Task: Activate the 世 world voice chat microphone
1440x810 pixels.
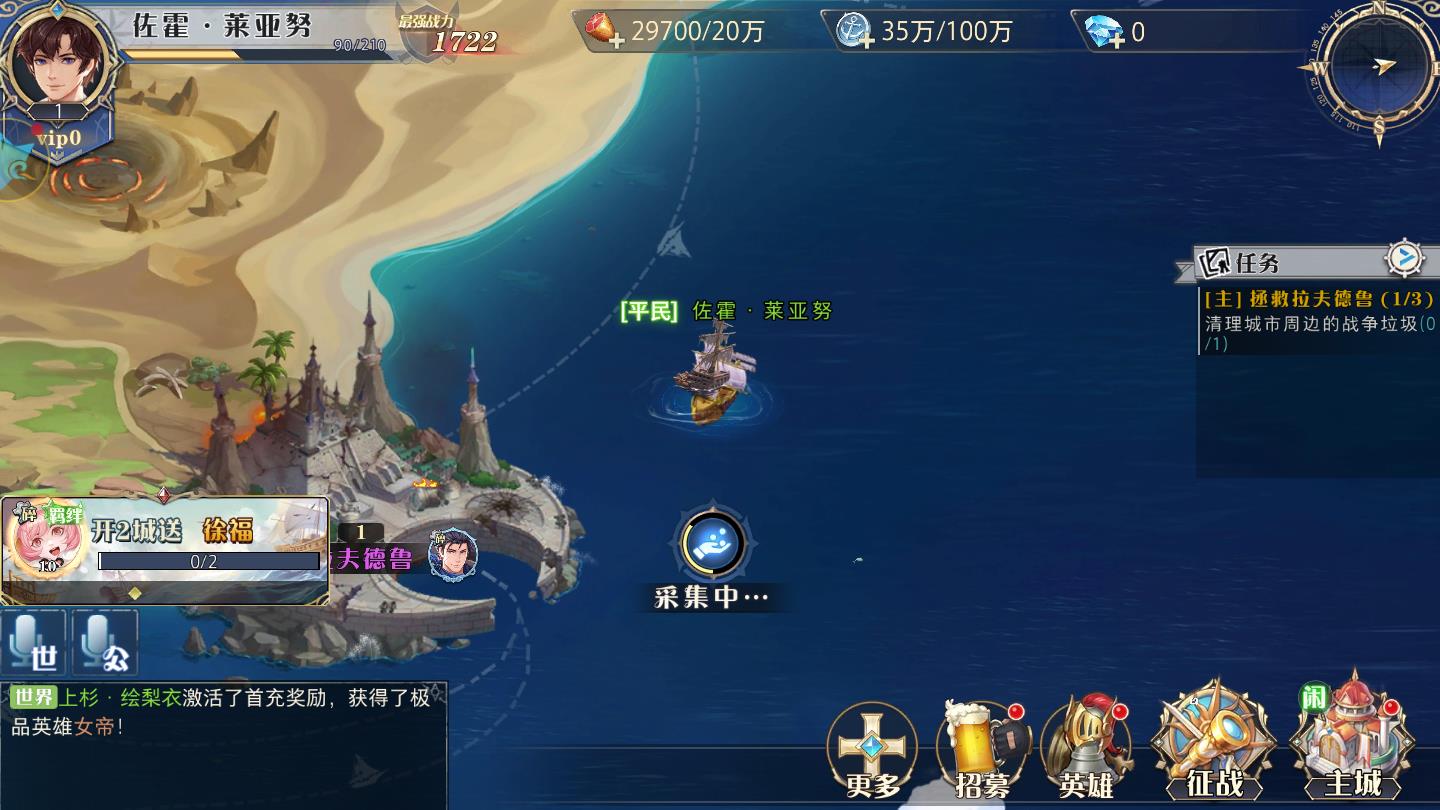Action: (34, 643)
